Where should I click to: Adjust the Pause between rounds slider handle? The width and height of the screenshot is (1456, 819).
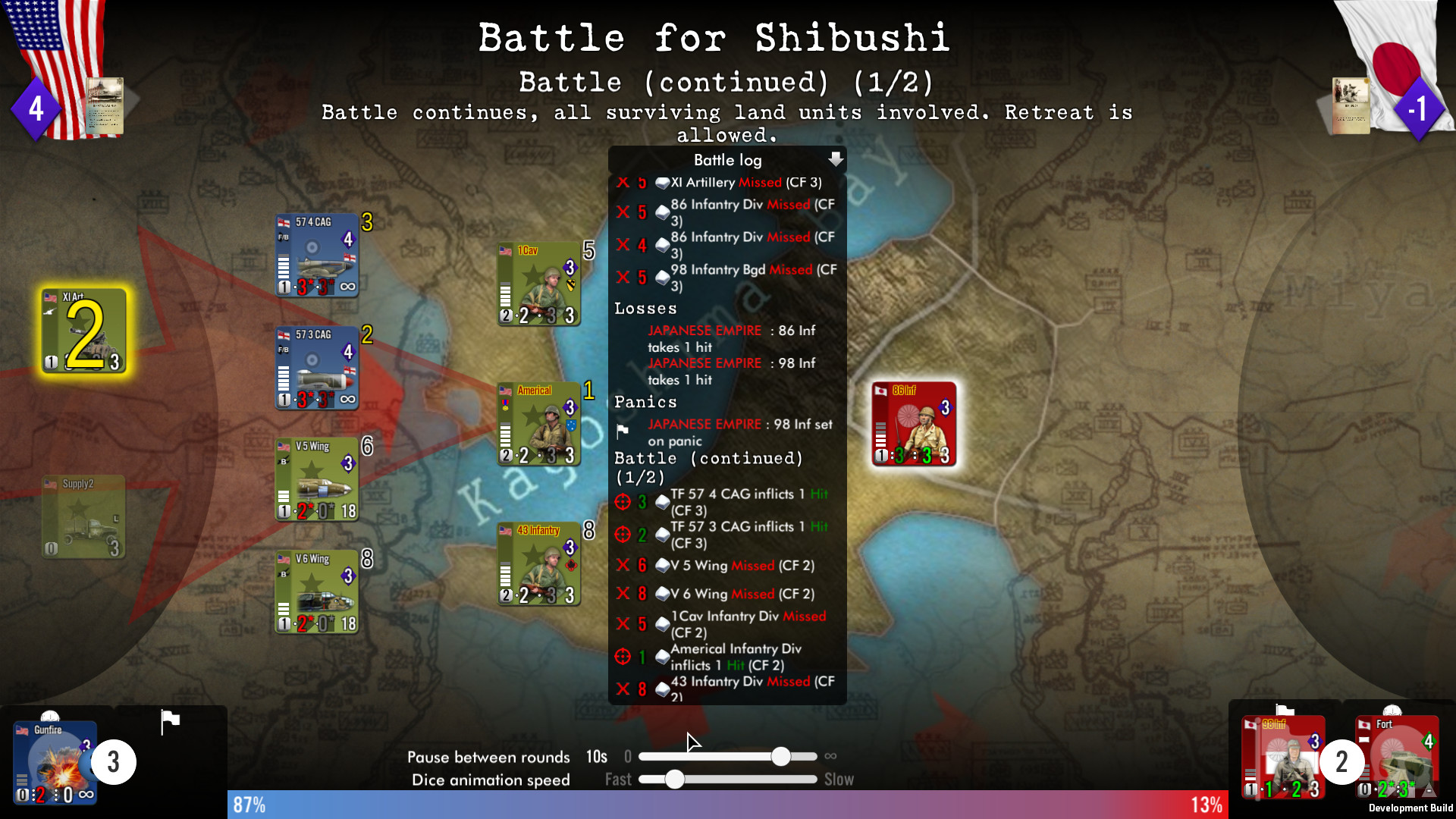tap(783, 756)
